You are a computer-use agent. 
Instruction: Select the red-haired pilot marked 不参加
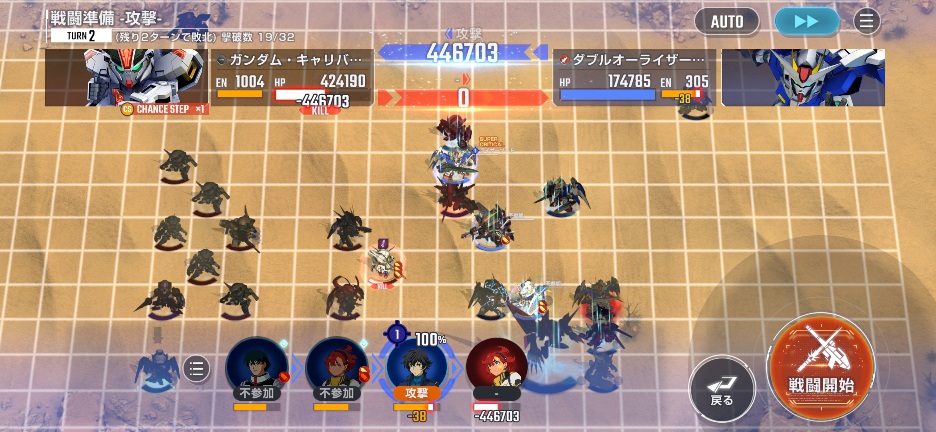(x=337, y=364)
